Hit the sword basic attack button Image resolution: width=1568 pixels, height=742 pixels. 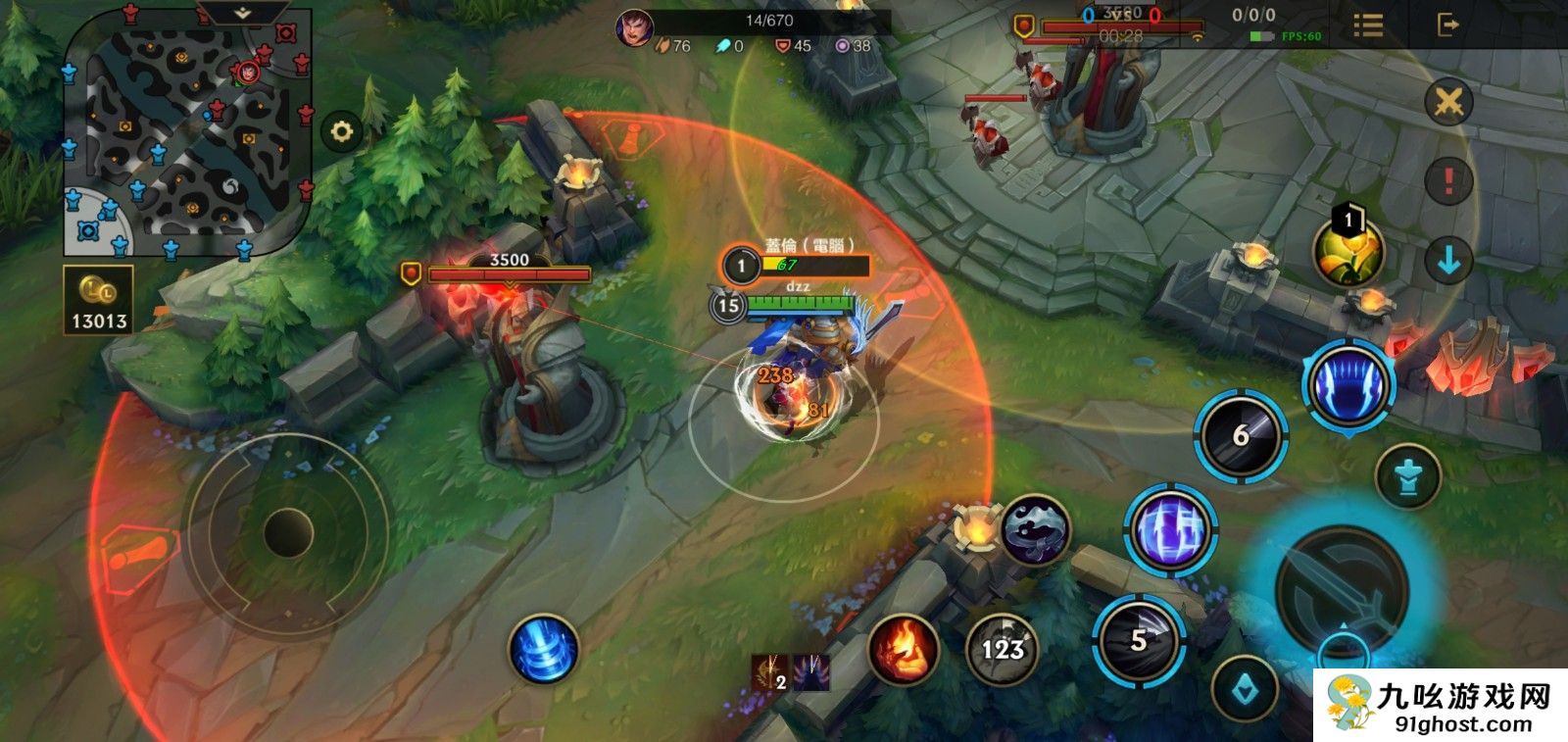pos(1343,588)
